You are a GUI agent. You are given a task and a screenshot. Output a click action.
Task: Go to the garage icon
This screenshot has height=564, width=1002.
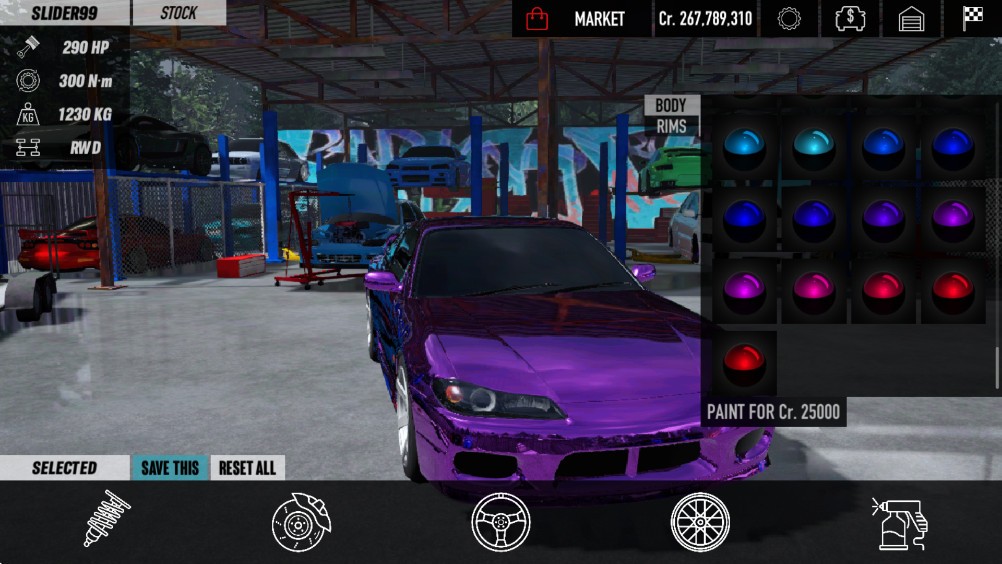tap(911, 19)
